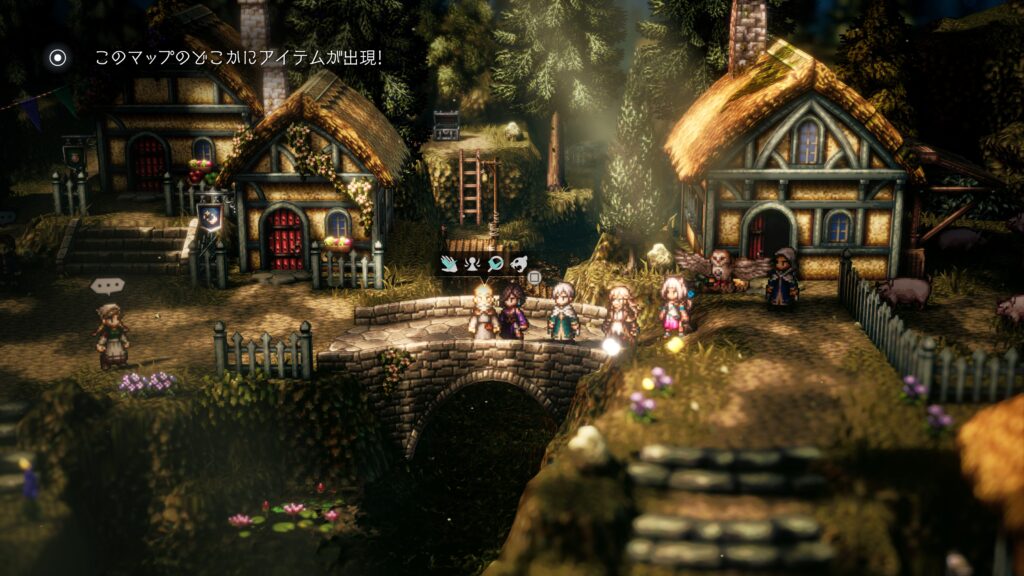The height and width of the screenshot is (576, 1024).
Task: Select the beast head provoke action icon
Action: point(518,264)
